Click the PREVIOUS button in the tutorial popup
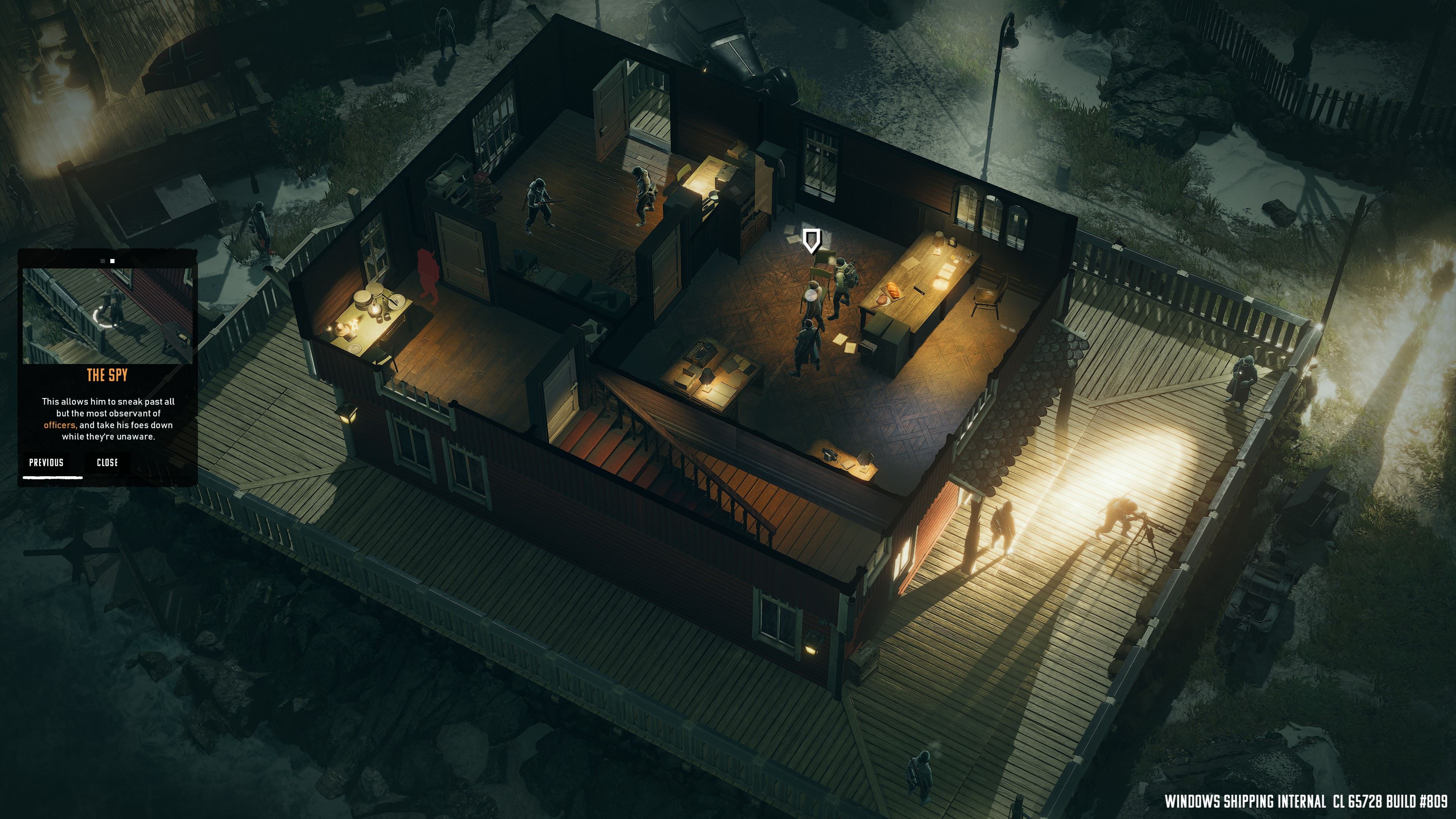This screenshot has height=819, width=1456. (46, 463)
